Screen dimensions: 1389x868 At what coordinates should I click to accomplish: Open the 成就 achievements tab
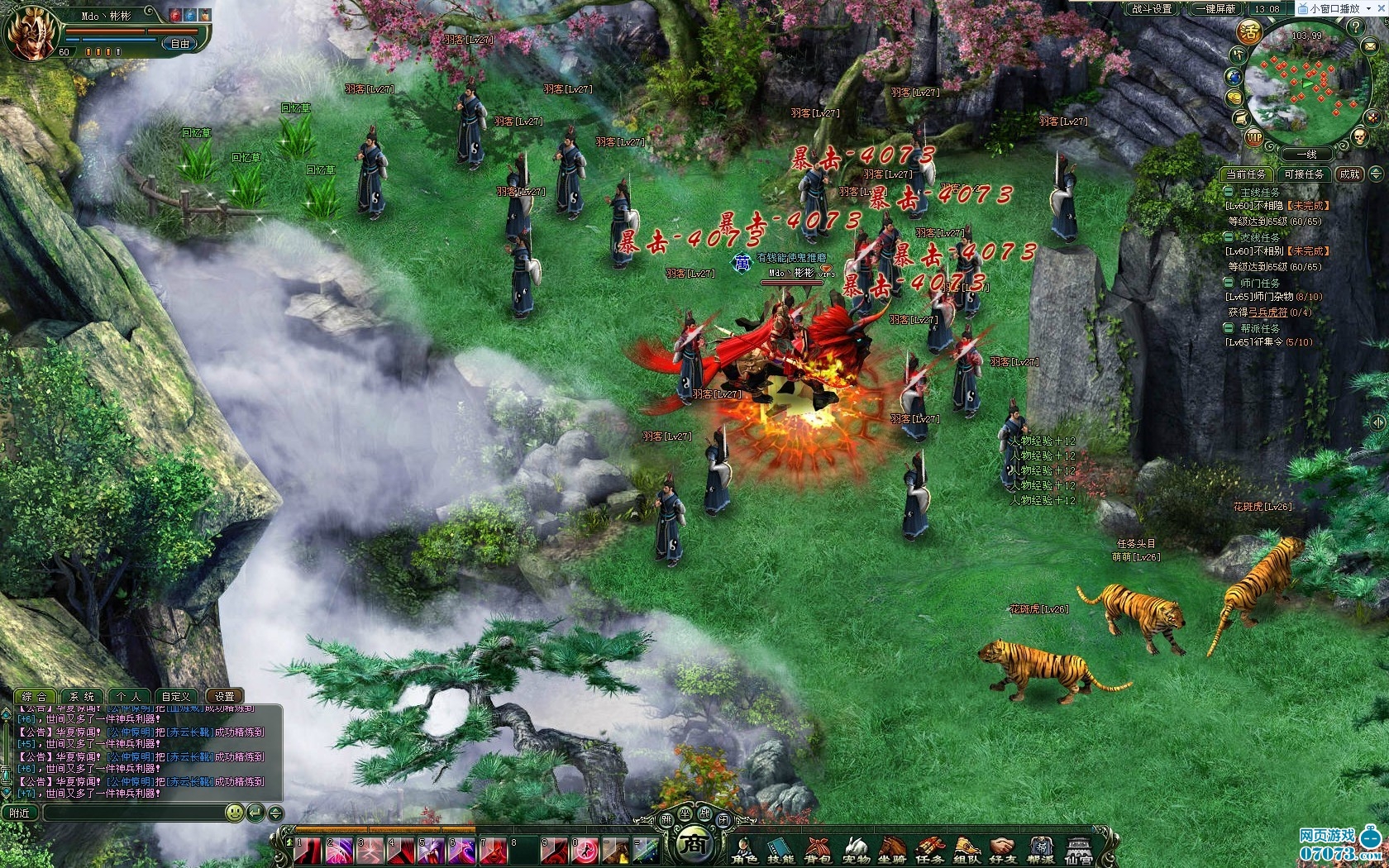click(1349, 174)
